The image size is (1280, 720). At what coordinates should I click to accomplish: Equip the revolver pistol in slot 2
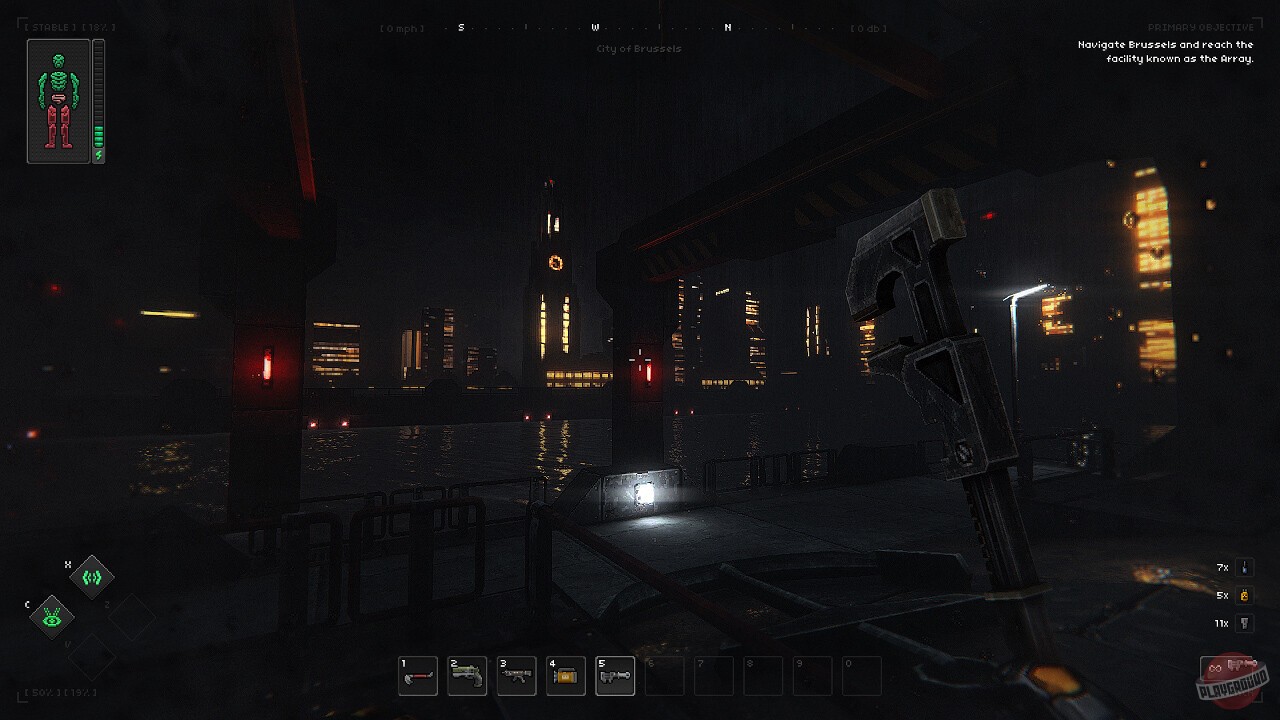[x=467, y=676]
